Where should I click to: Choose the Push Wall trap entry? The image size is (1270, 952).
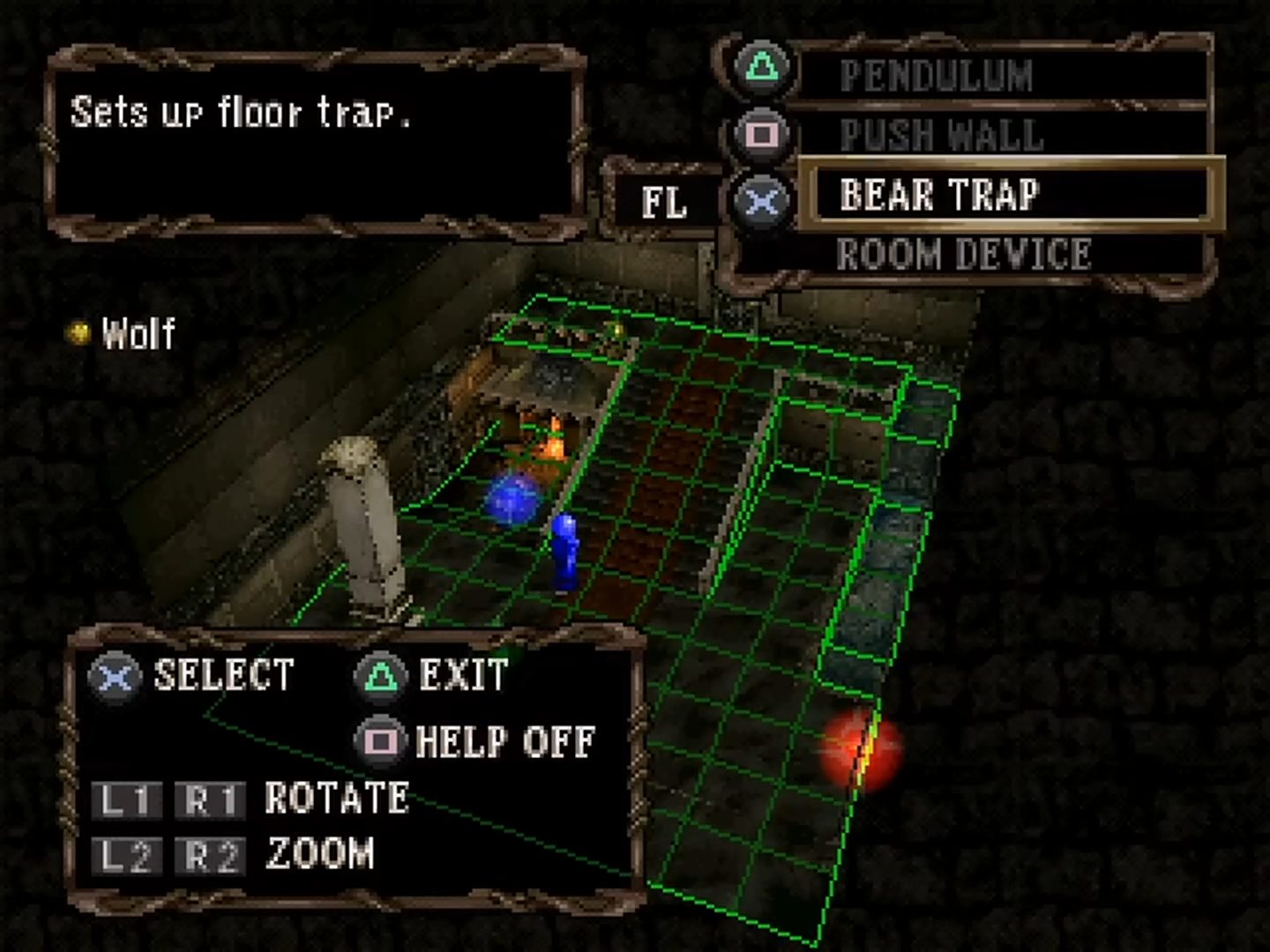coord(942,136)
